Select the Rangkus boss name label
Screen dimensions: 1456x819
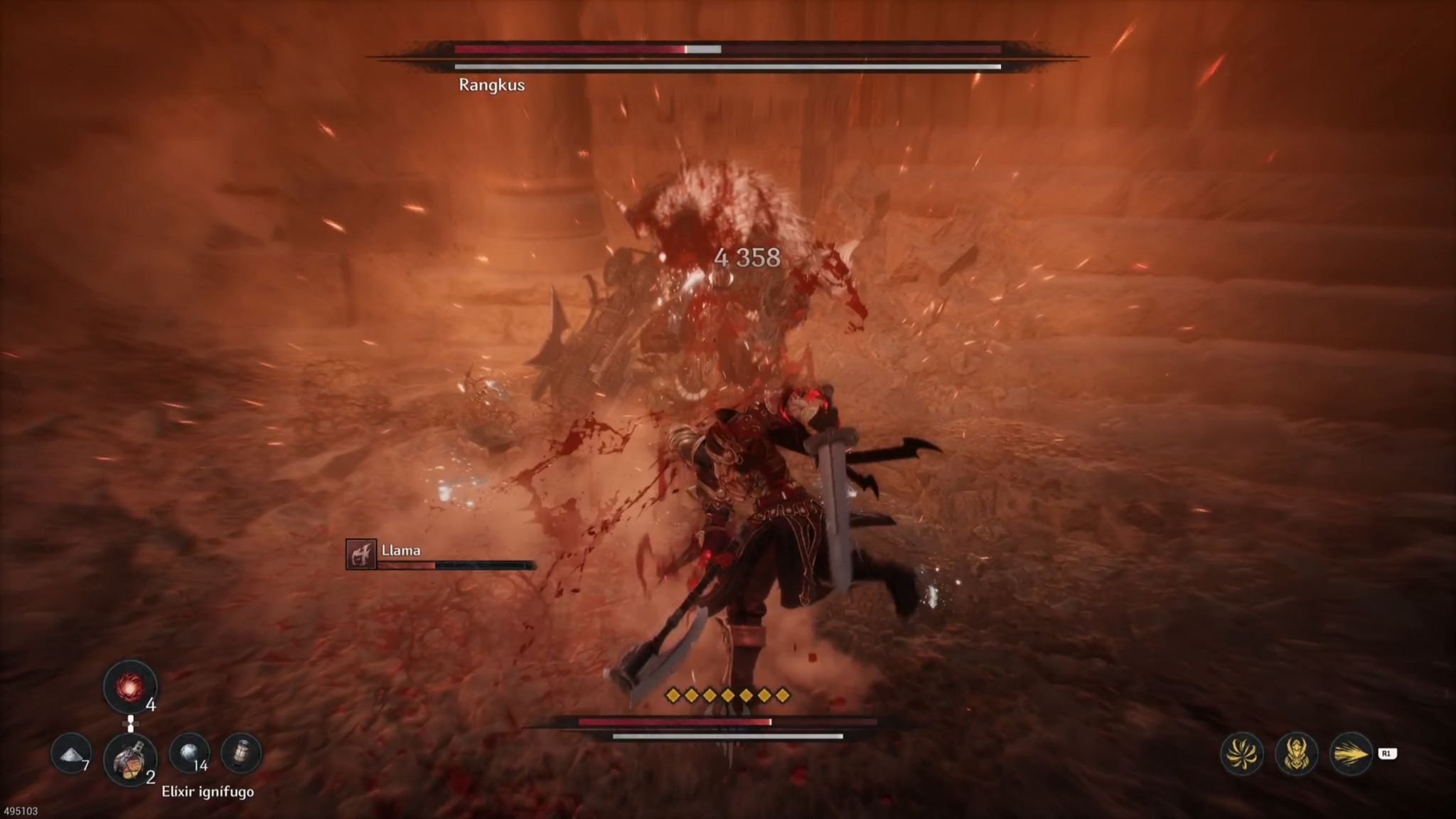(x=491, y=85)
